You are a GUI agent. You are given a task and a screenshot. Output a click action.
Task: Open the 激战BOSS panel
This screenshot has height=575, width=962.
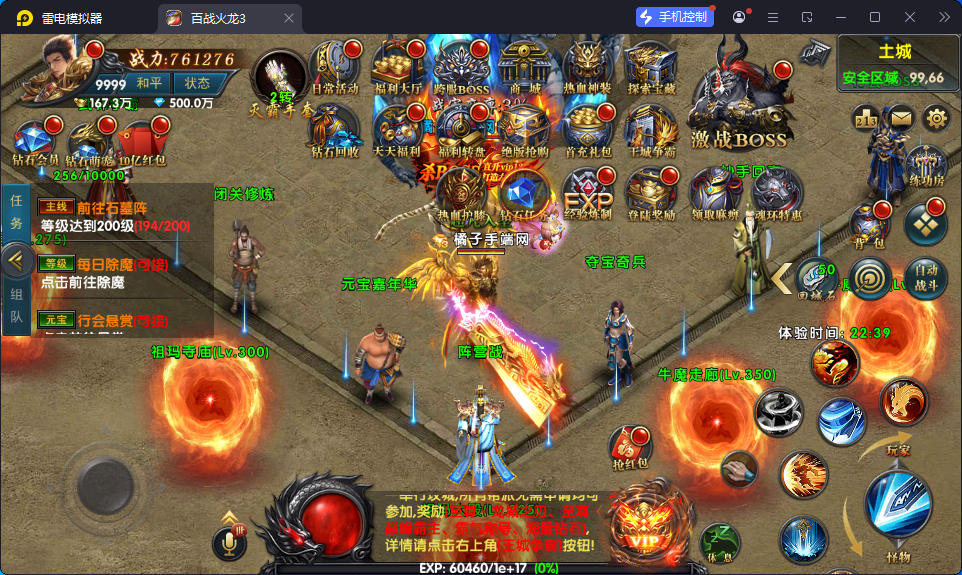740,100
